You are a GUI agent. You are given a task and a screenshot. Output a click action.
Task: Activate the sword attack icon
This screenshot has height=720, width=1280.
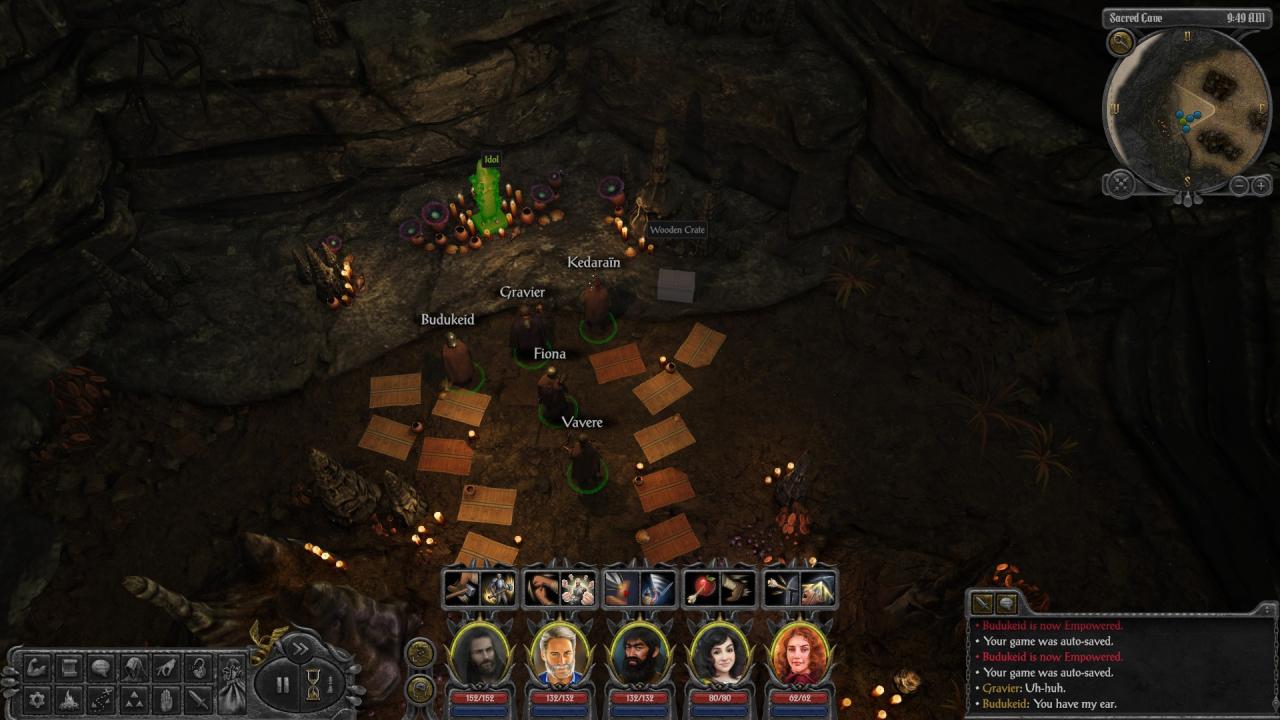pos(198,698)
